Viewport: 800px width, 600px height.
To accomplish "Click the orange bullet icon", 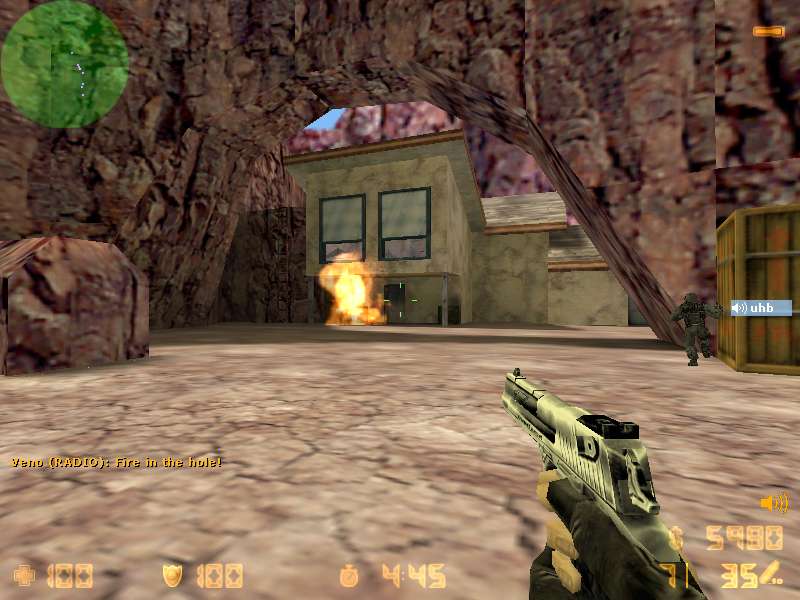I will 768,32.
